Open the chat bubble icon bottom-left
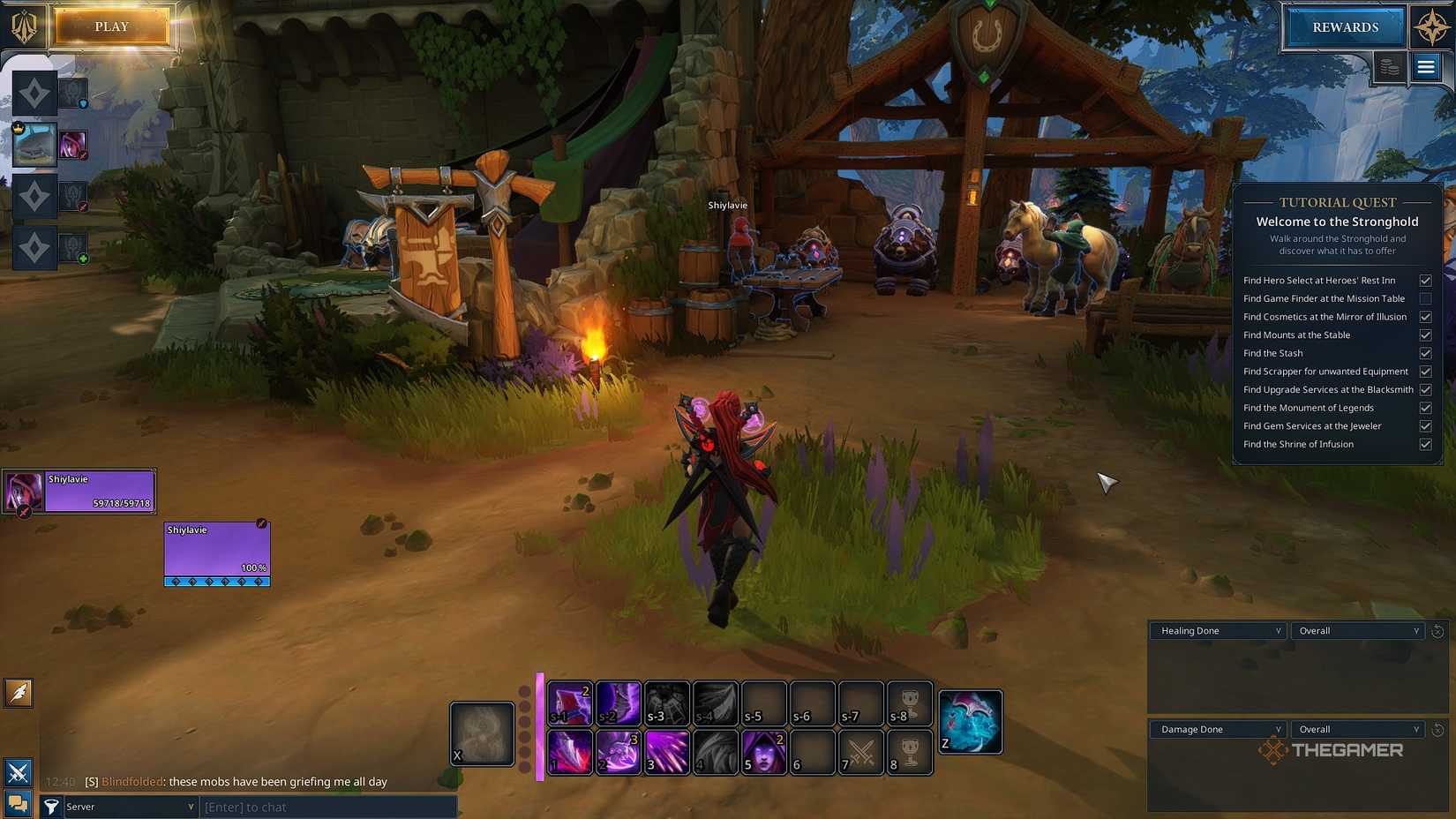 pos(18,805)
